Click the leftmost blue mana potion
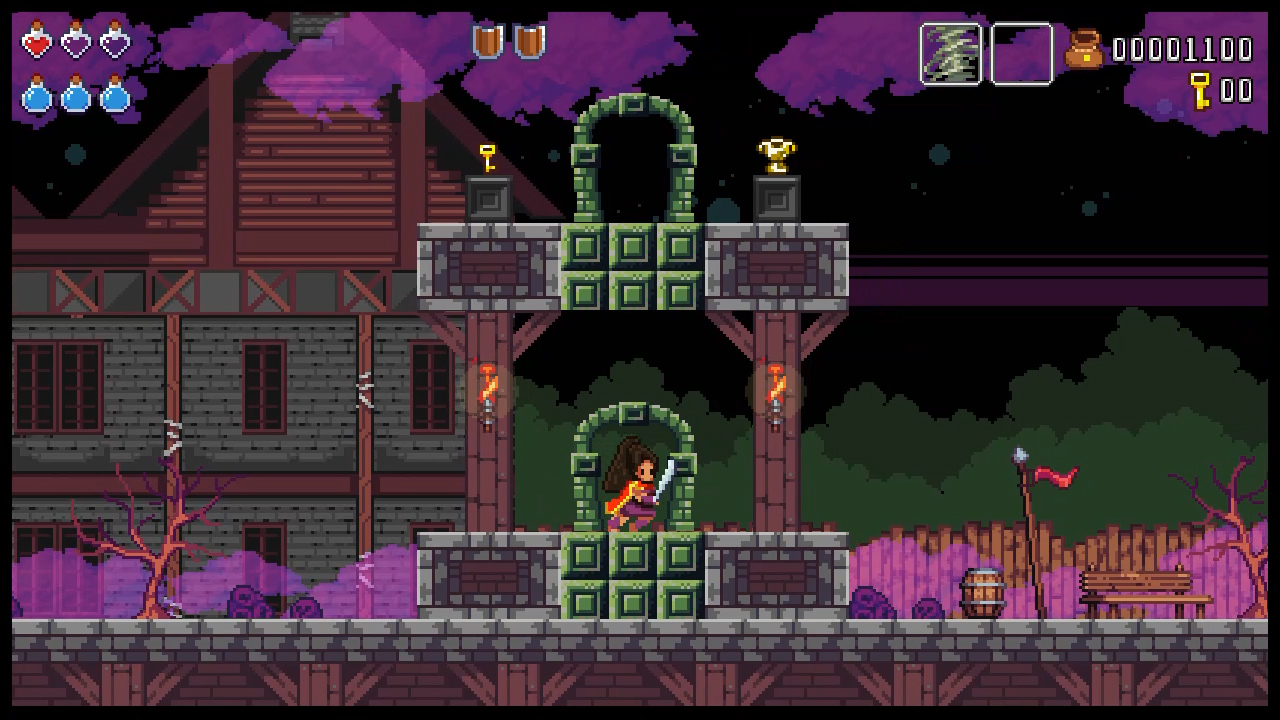This screenshot has width=1280, height=720. (37, 97)
